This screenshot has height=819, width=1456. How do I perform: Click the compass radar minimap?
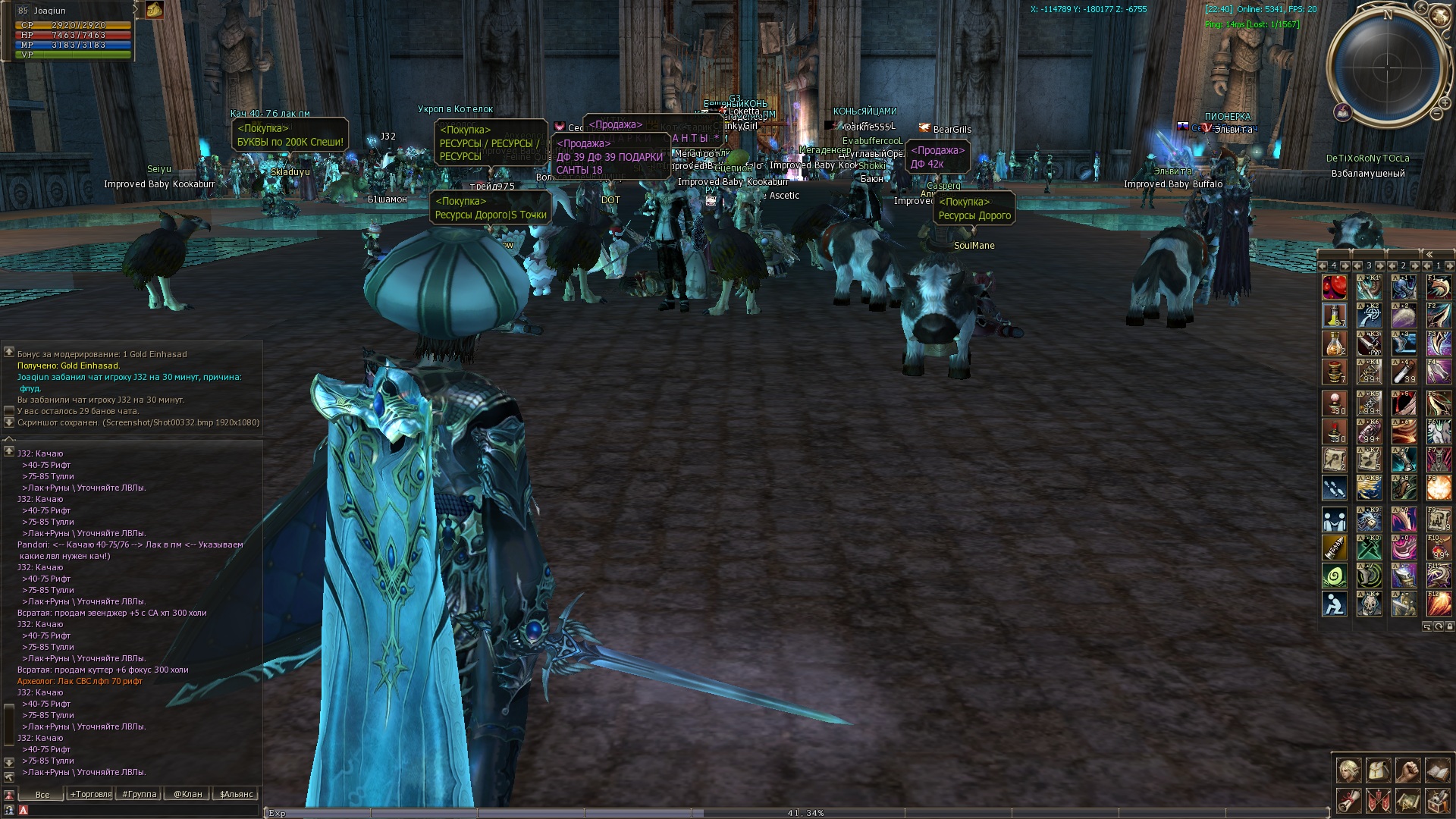(x=1387, y=67)
